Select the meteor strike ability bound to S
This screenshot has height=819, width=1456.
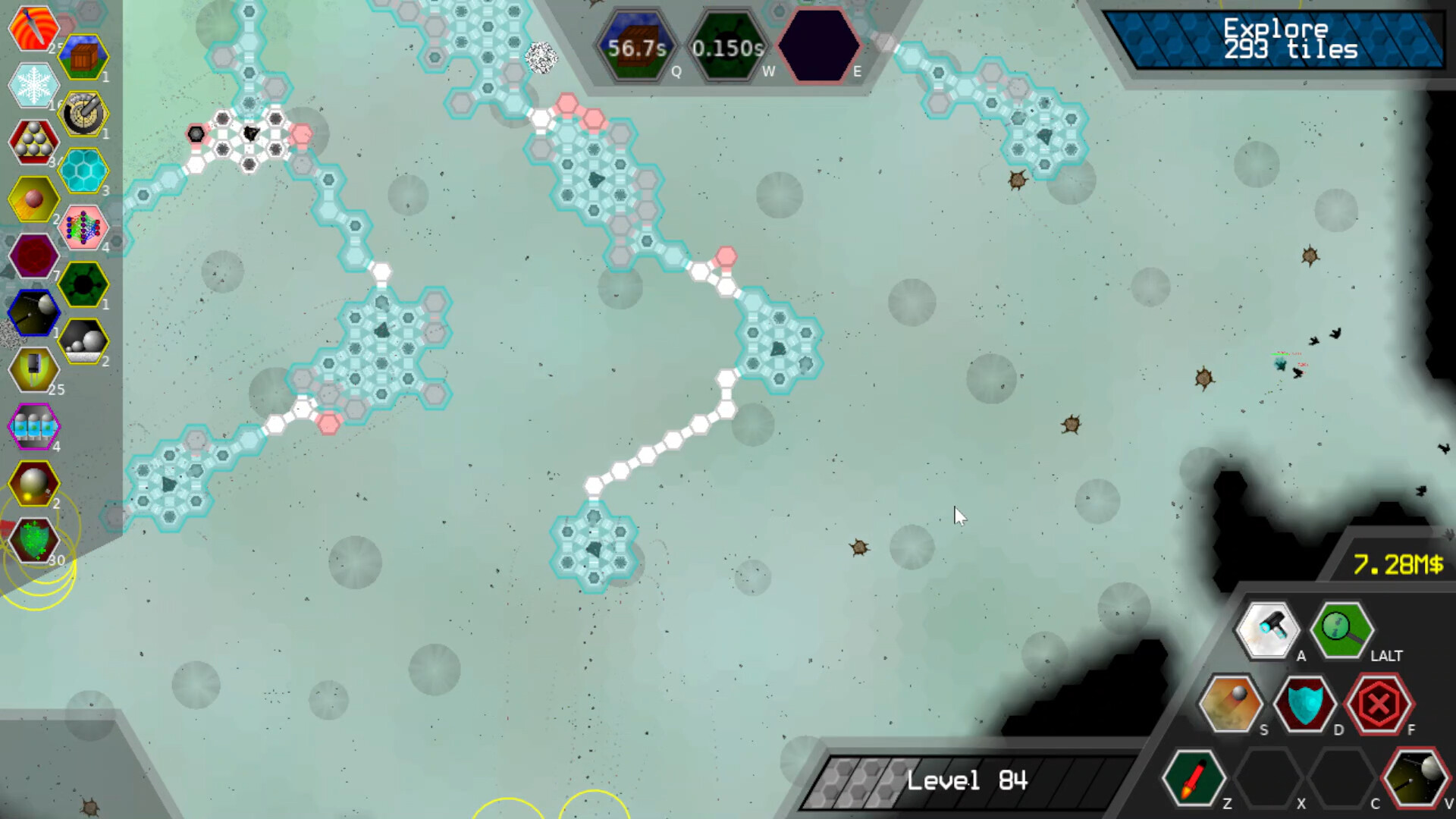1230,704
